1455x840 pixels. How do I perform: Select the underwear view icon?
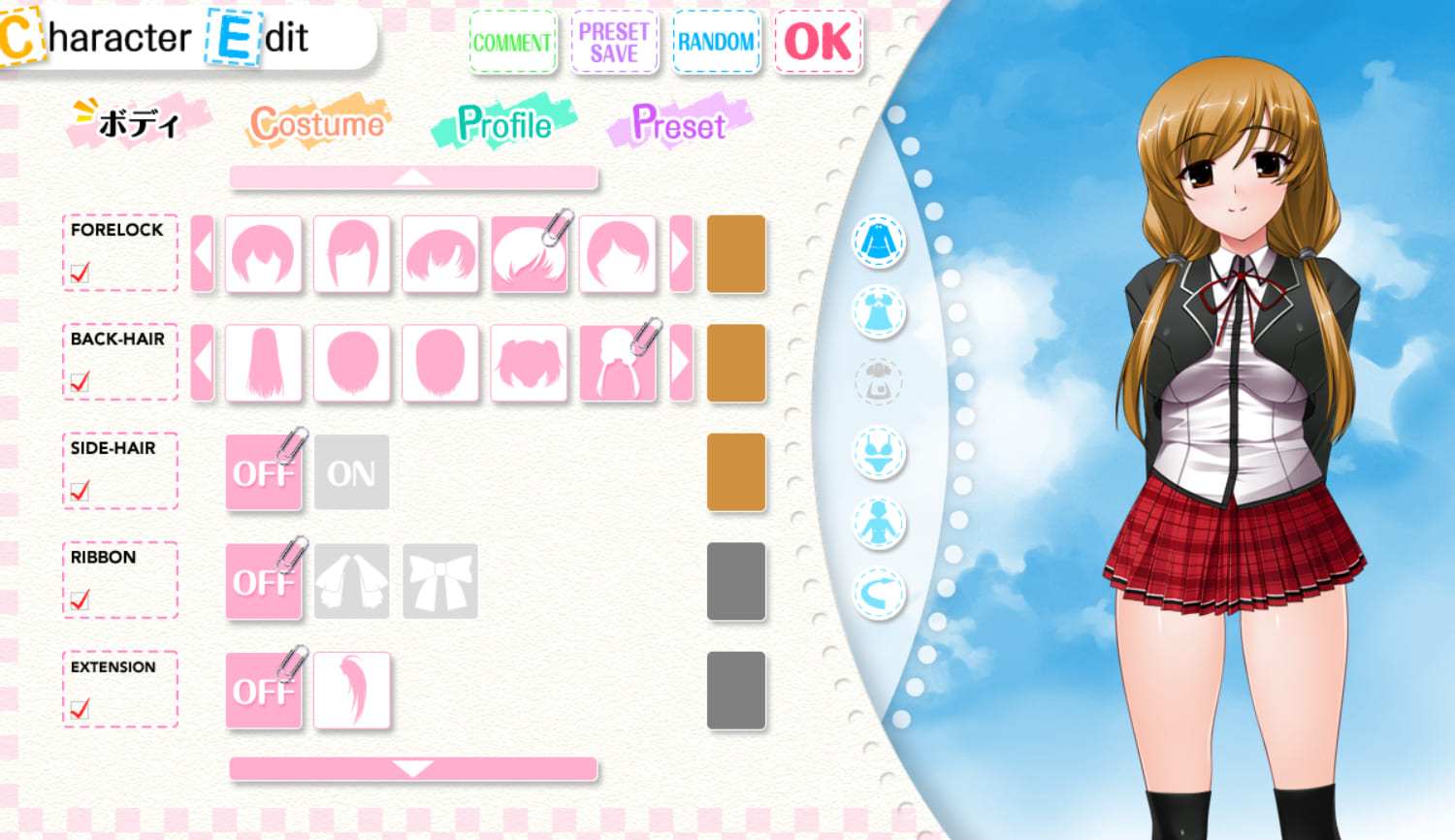pyautogui.click(x=879, y=453)
